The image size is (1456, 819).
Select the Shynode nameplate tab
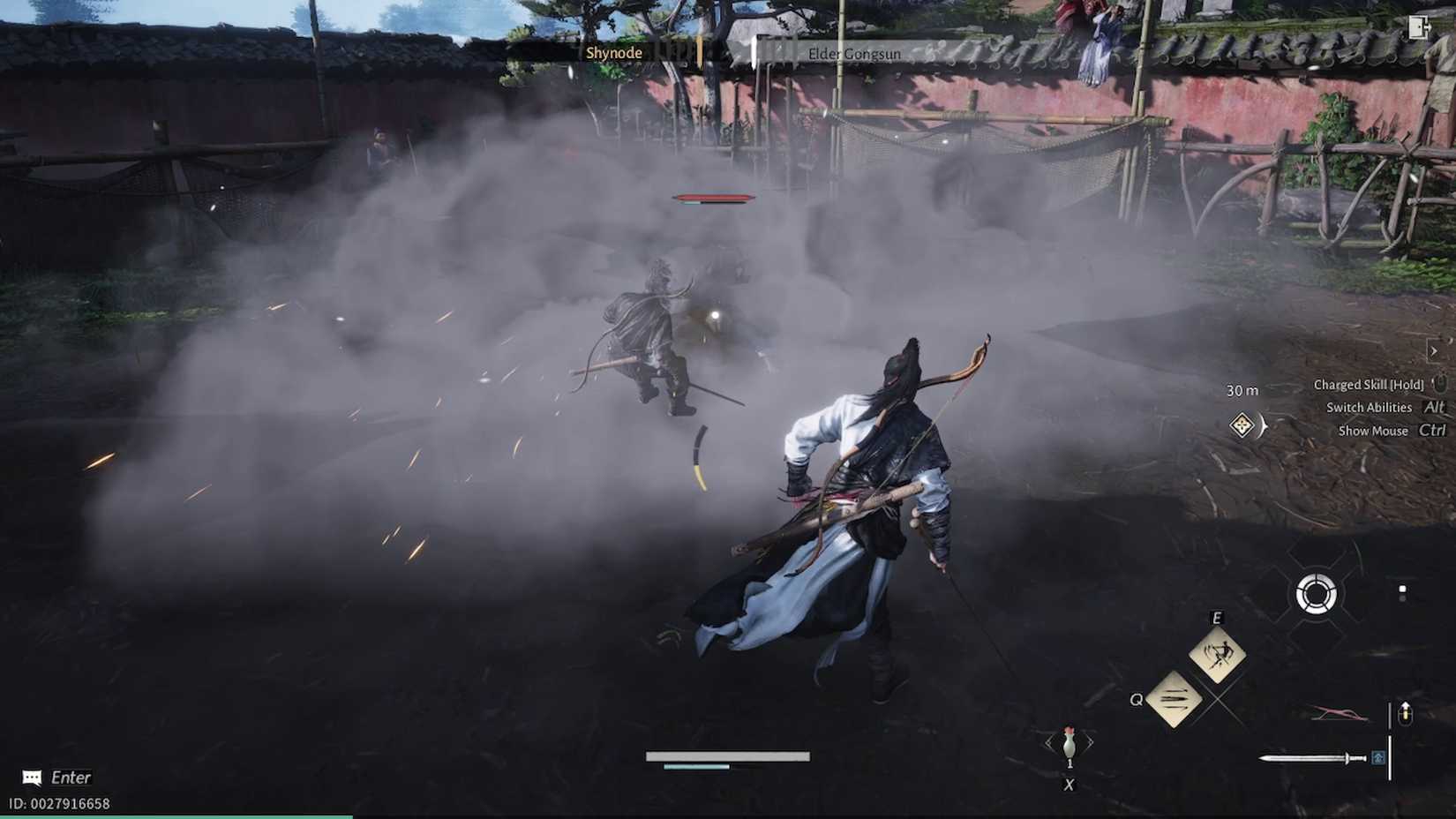tap(615, 53)
